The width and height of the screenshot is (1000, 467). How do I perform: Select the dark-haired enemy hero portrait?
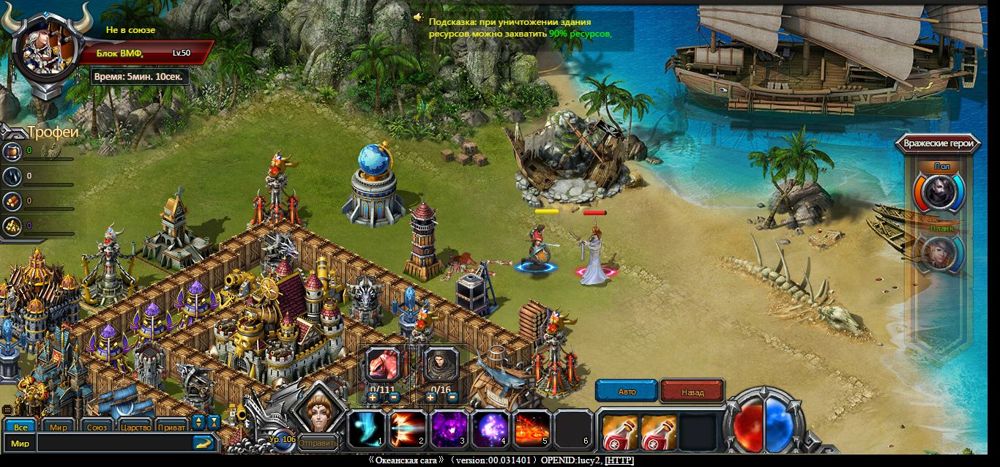pos(940,191)
